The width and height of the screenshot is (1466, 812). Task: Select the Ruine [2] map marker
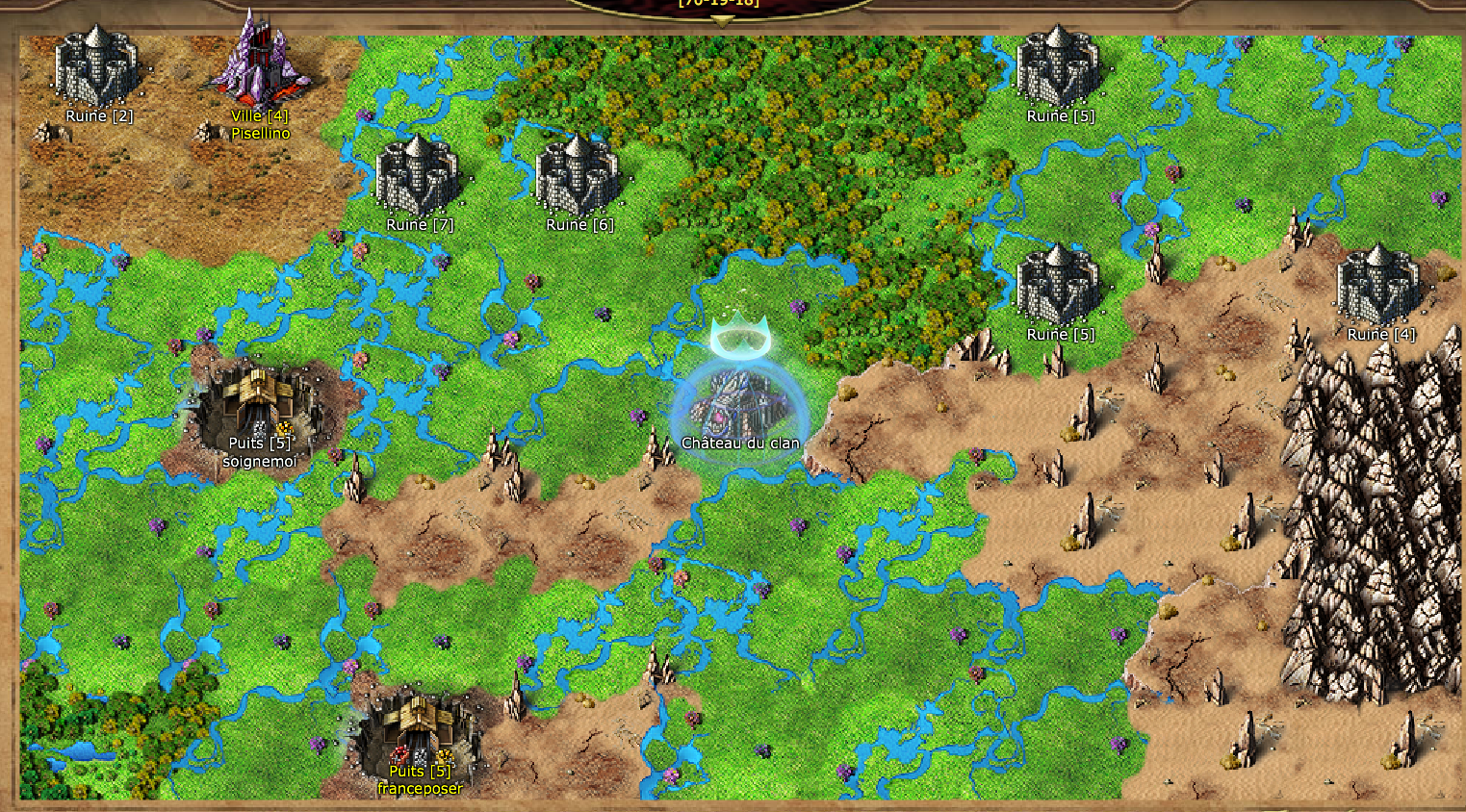(96, 69)
